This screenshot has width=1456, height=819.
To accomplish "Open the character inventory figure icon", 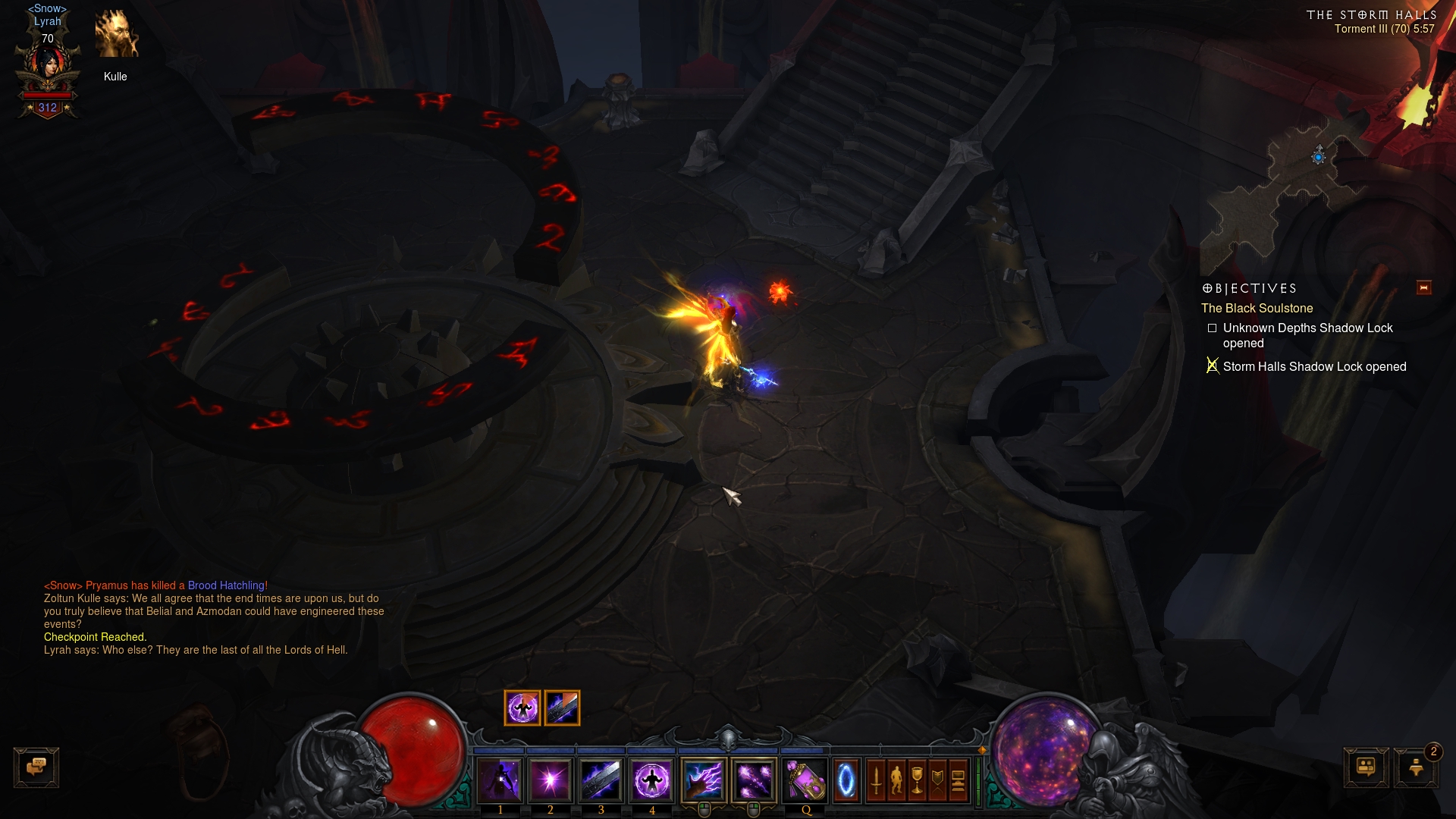I will [x=896, y=780].
